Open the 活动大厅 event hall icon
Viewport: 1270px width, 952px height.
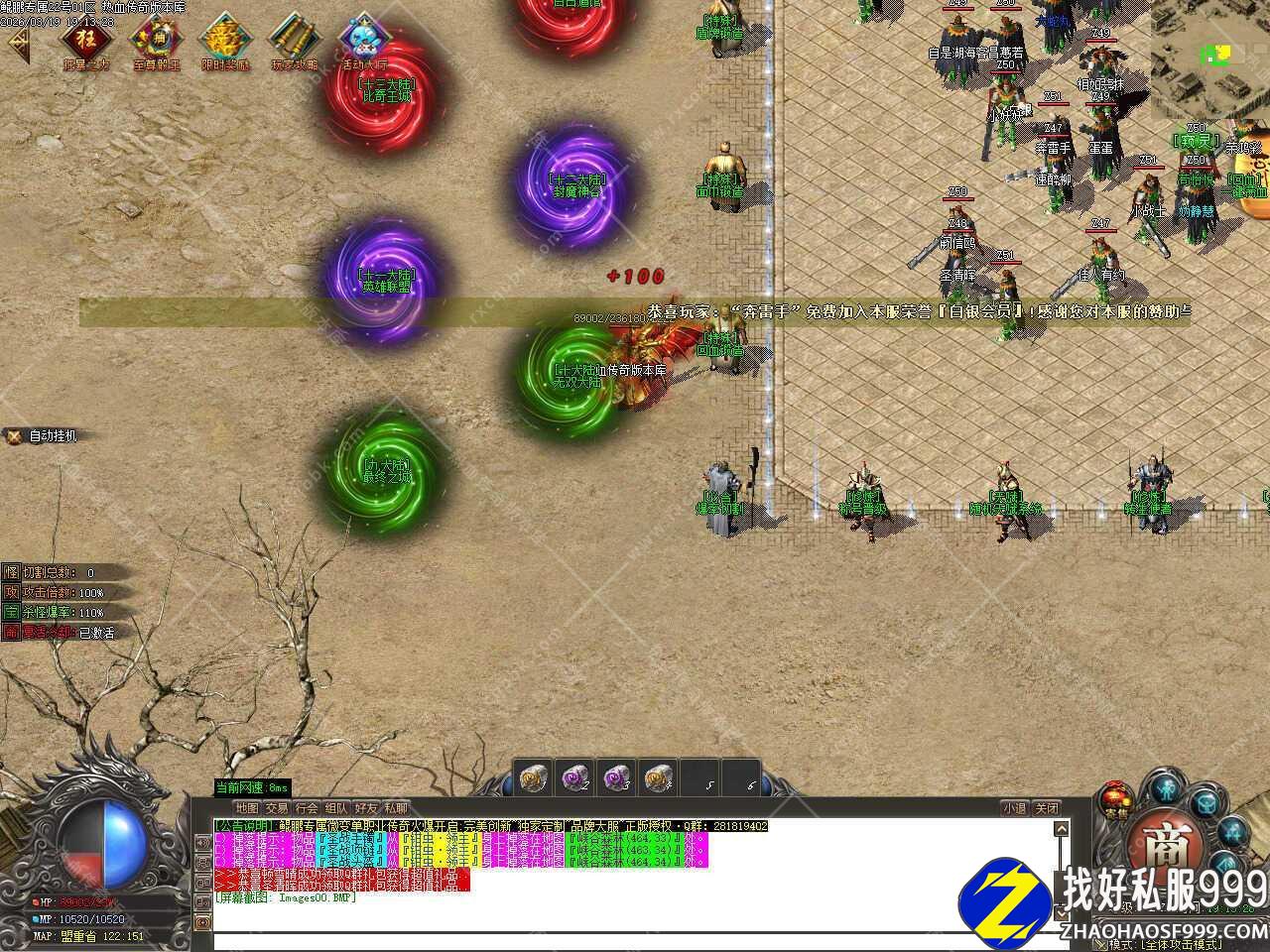(x=363, y=42)
